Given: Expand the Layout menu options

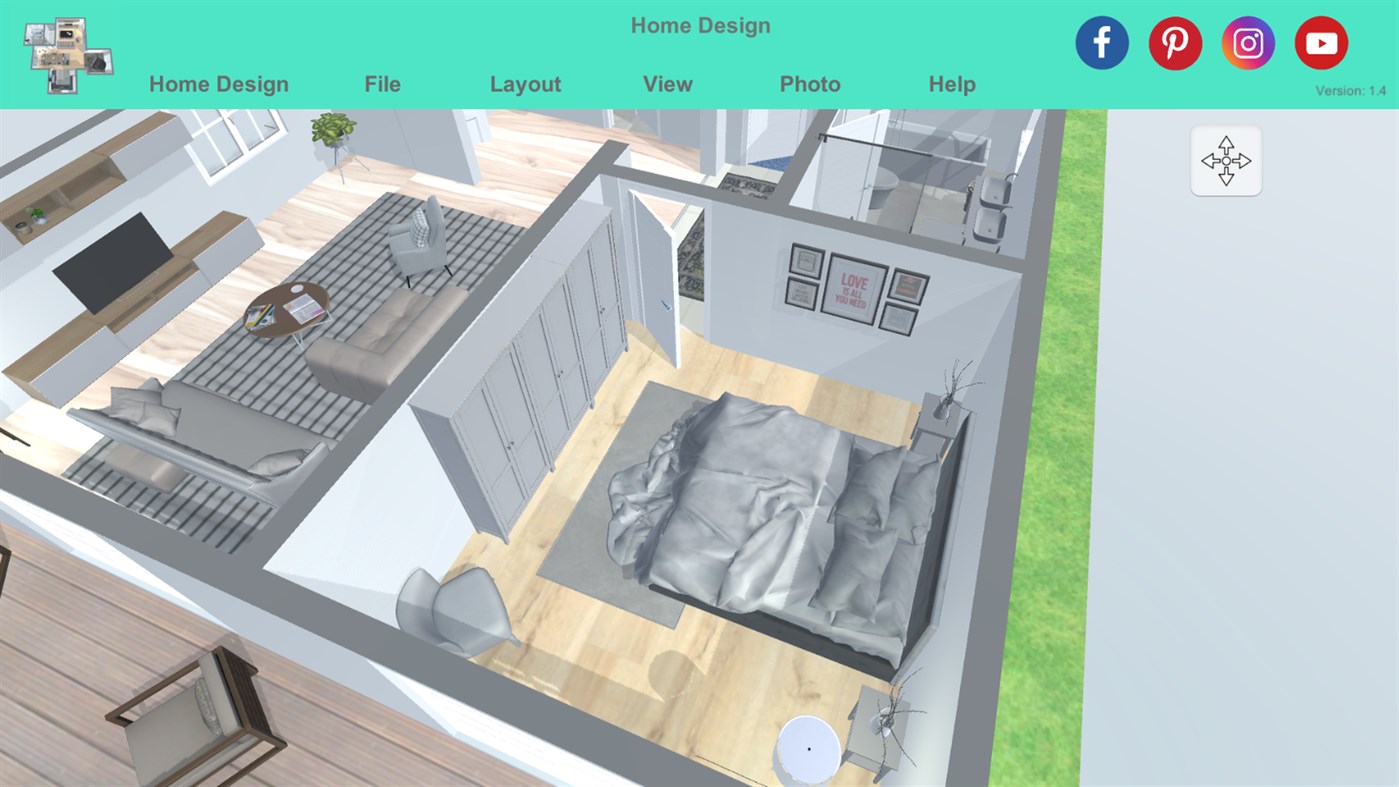Looking at the screenshot, I should 525,84.
